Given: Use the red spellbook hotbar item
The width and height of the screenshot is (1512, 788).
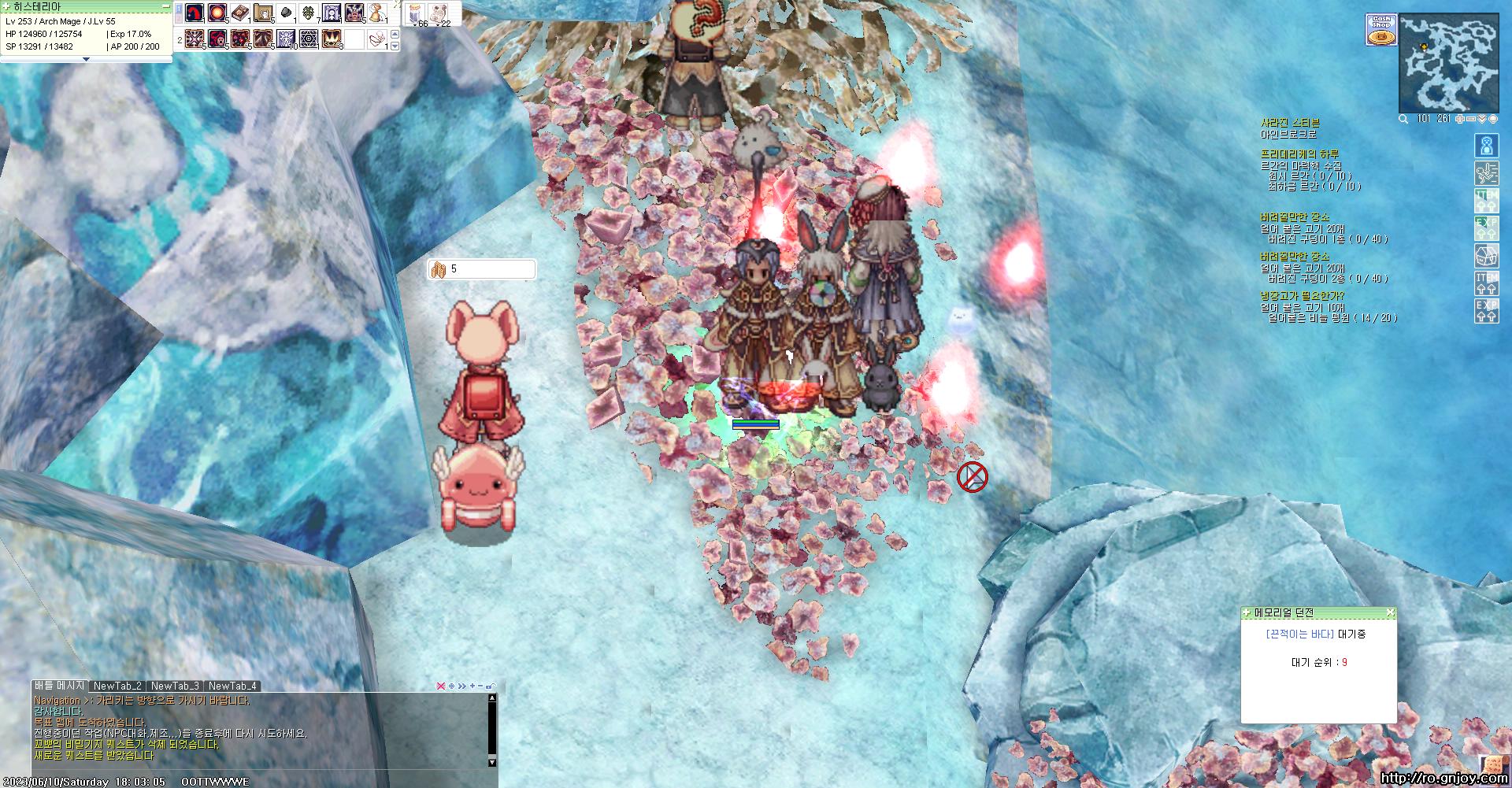Looking at the screenshot, I should (240, 13).
